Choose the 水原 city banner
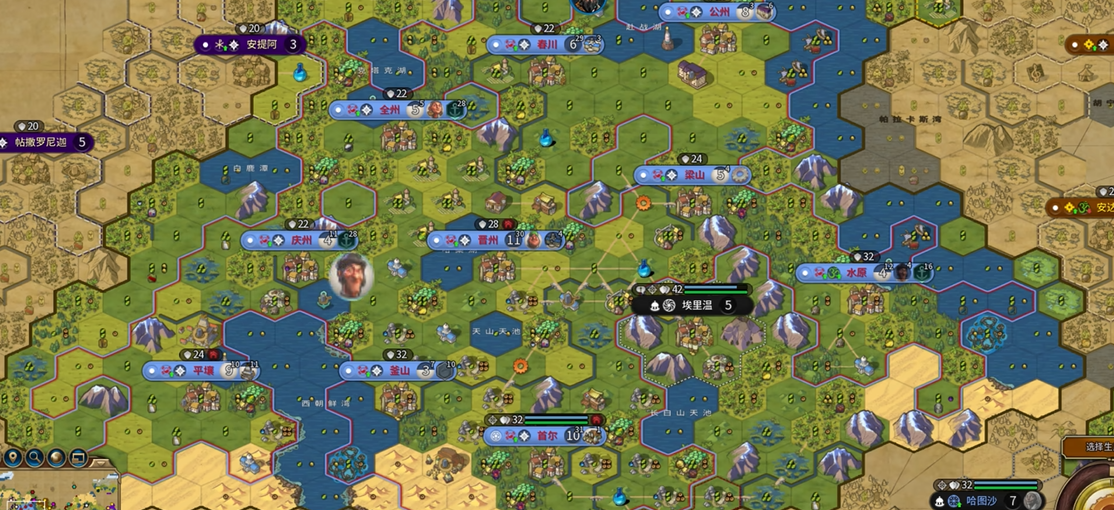 click(856, 272)
